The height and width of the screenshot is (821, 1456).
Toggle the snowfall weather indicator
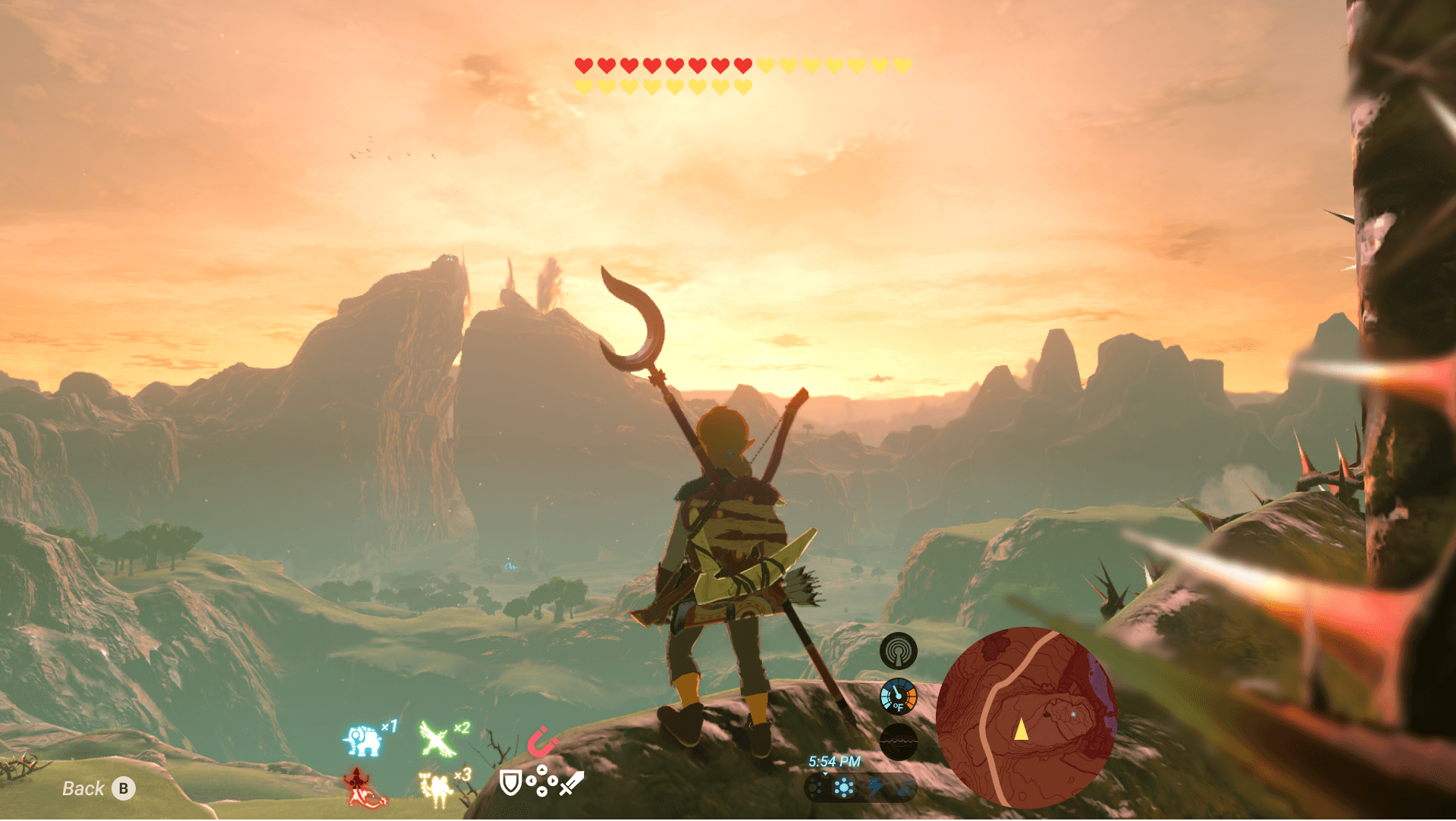tap(844, 788)
